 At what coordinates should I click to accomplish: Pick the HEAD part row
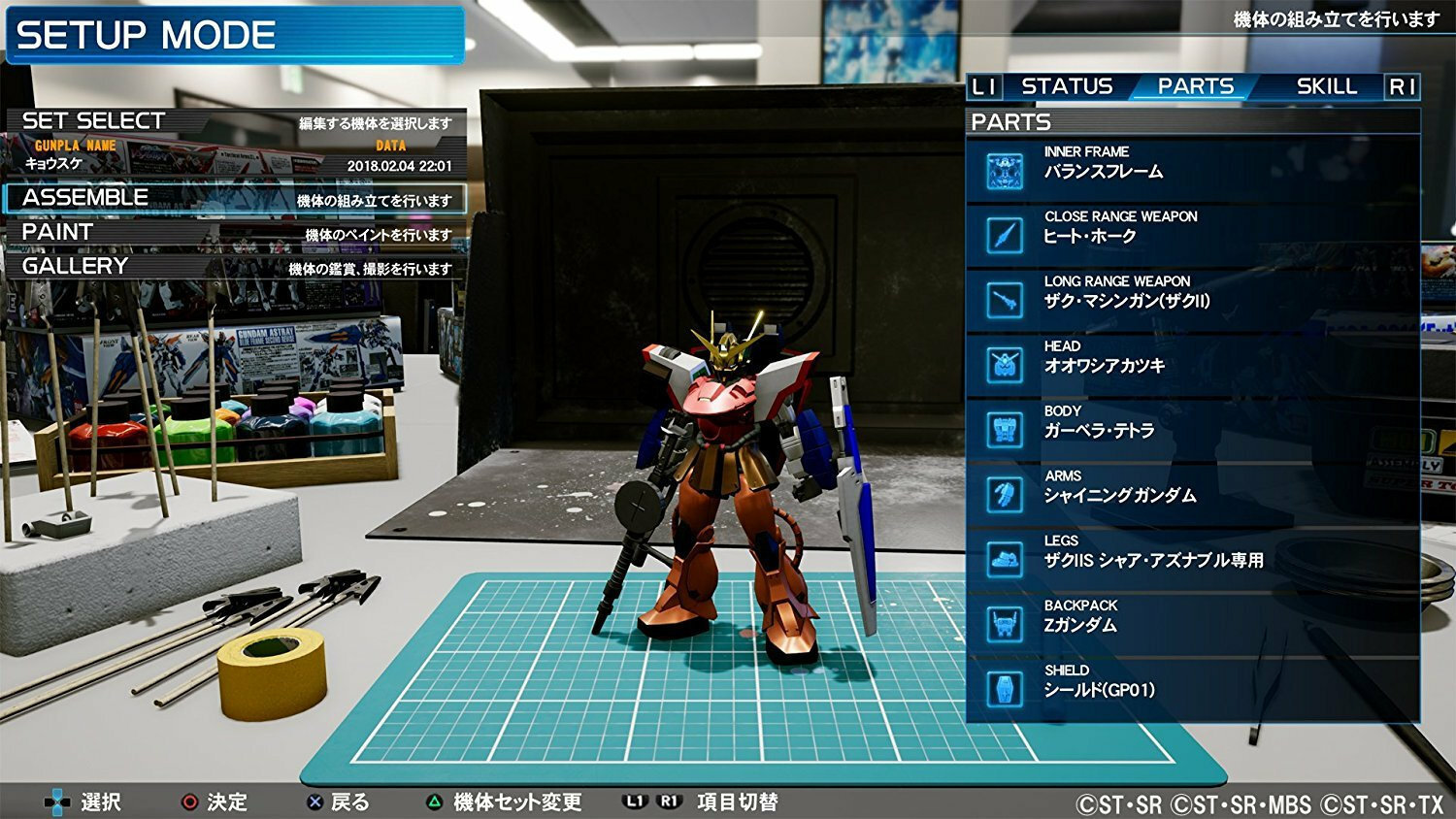point(1192,365)
